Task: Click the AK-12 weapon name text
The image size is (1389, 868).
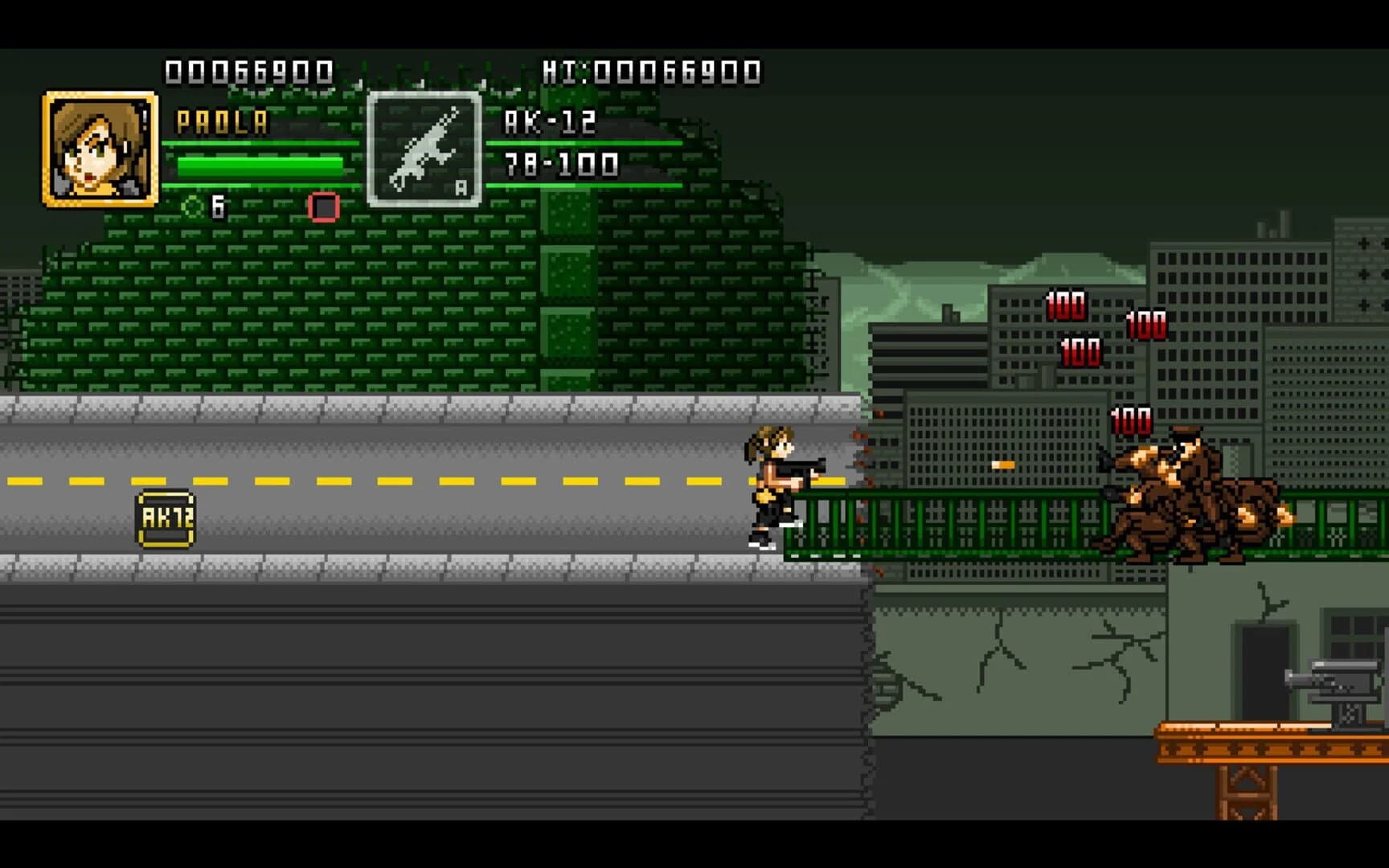Action: coord(549,122)
